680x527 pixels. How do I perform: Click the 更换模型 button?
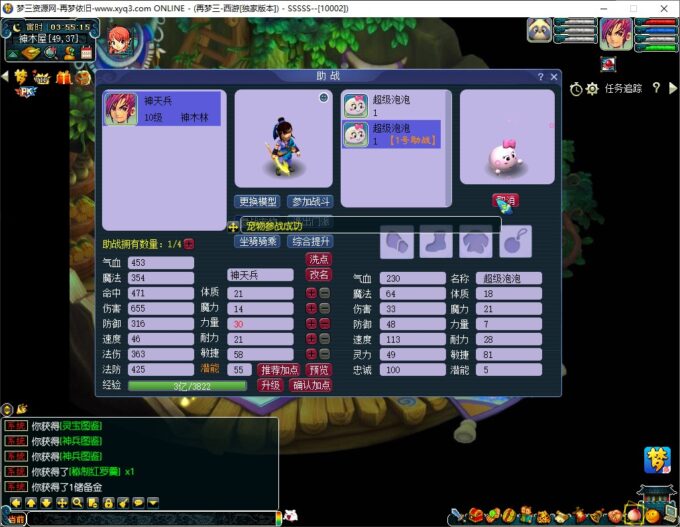258,201
